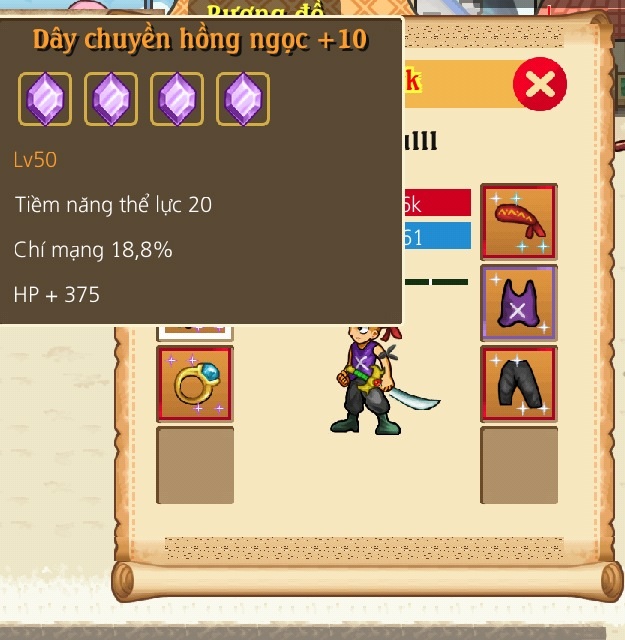Close the character equipment panel
Screen dimensions: 625x640
pyautogui.click(x=539, y=84)
